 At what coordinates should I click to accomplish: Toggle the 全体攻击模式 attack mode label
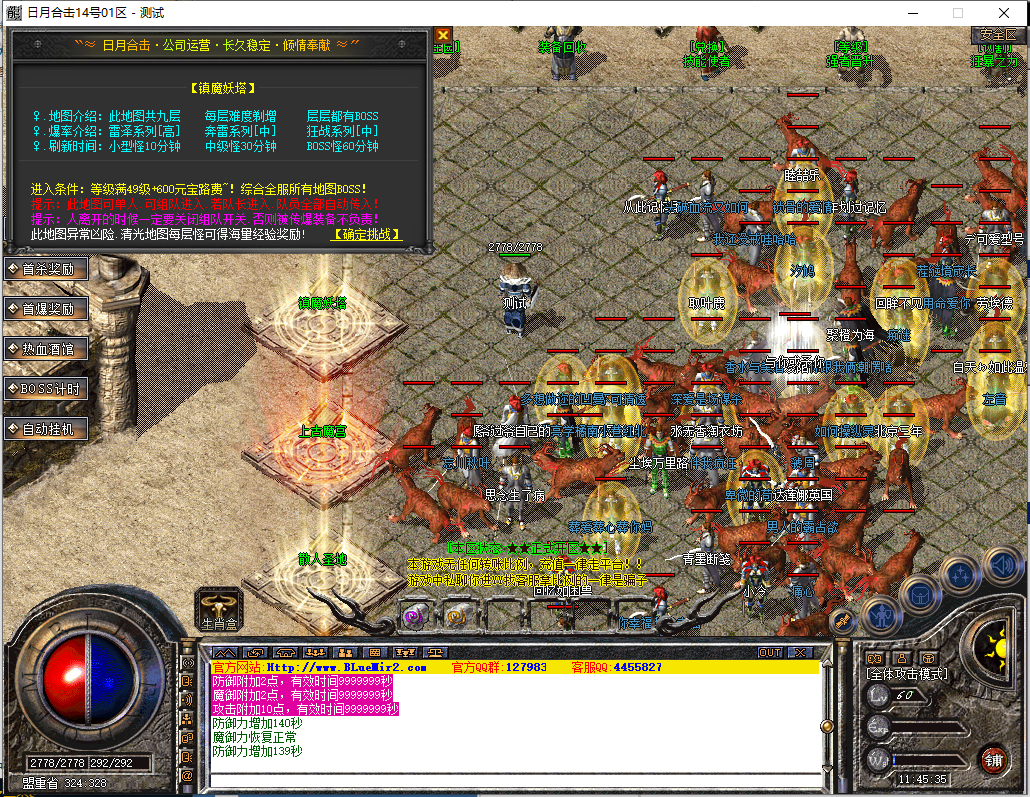coord(907,674)
